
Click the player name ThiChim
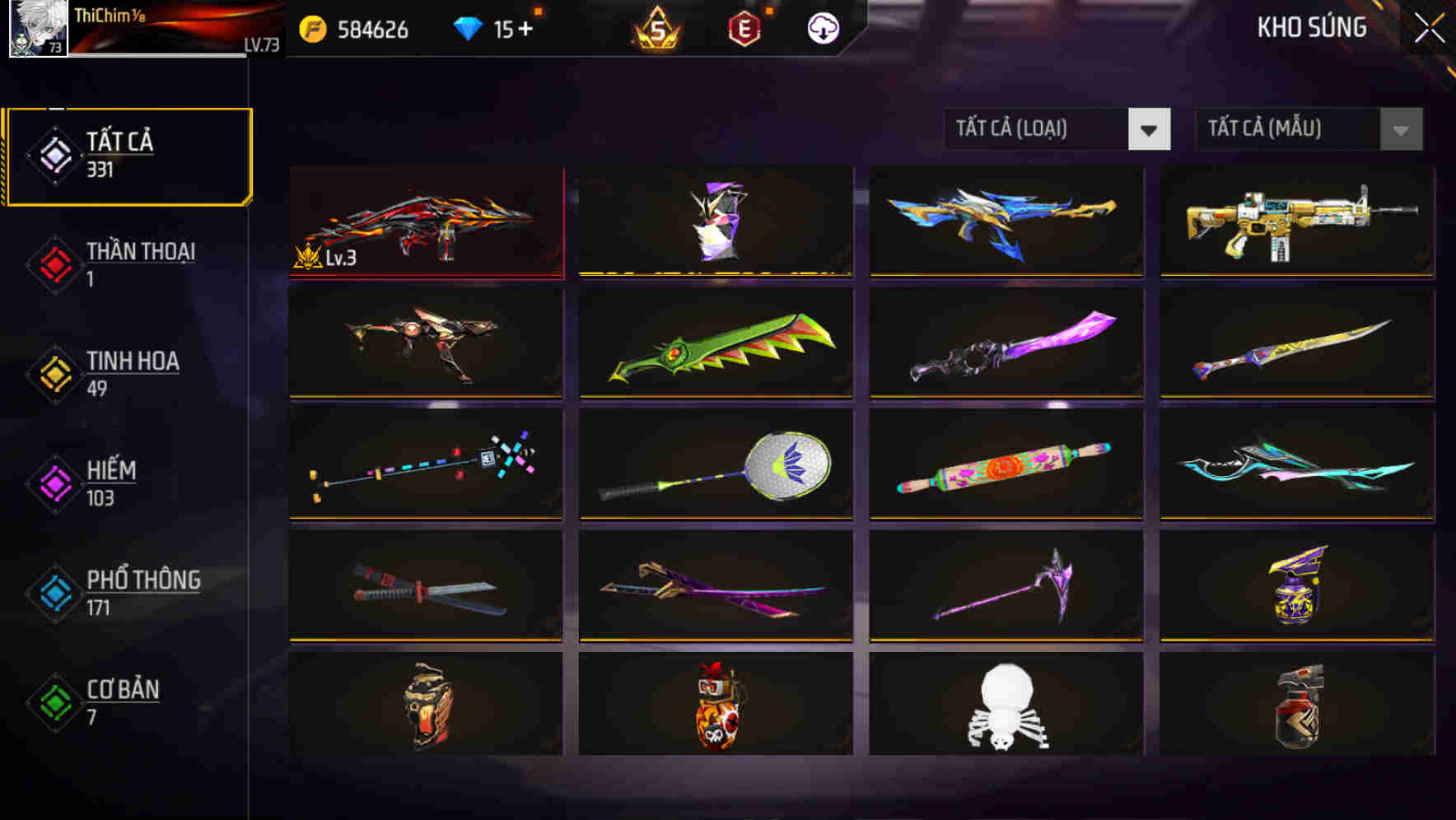[x=105, y=14]
